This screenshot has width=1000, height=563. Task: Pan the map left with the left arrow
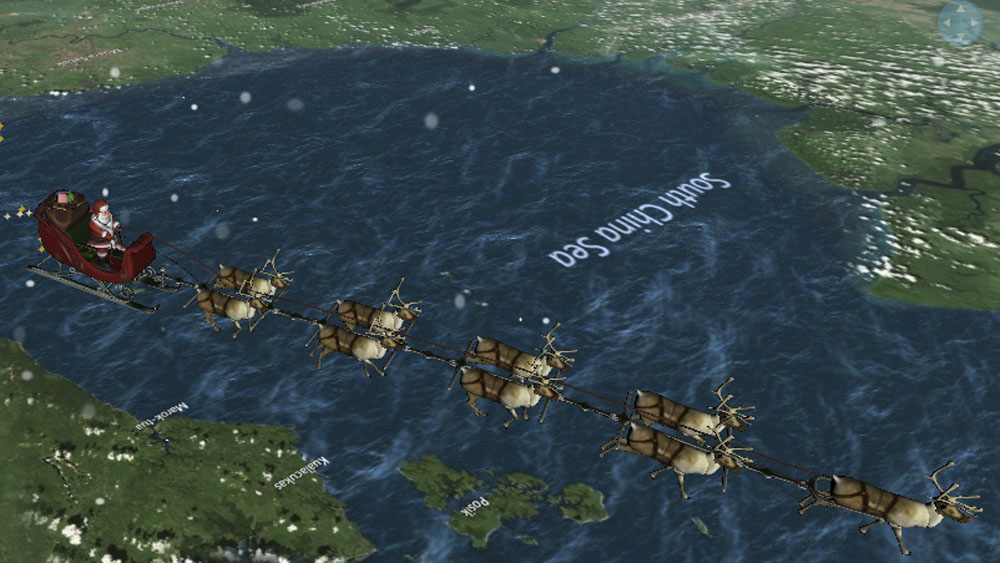pyautogui.click(x=947, y=23)
